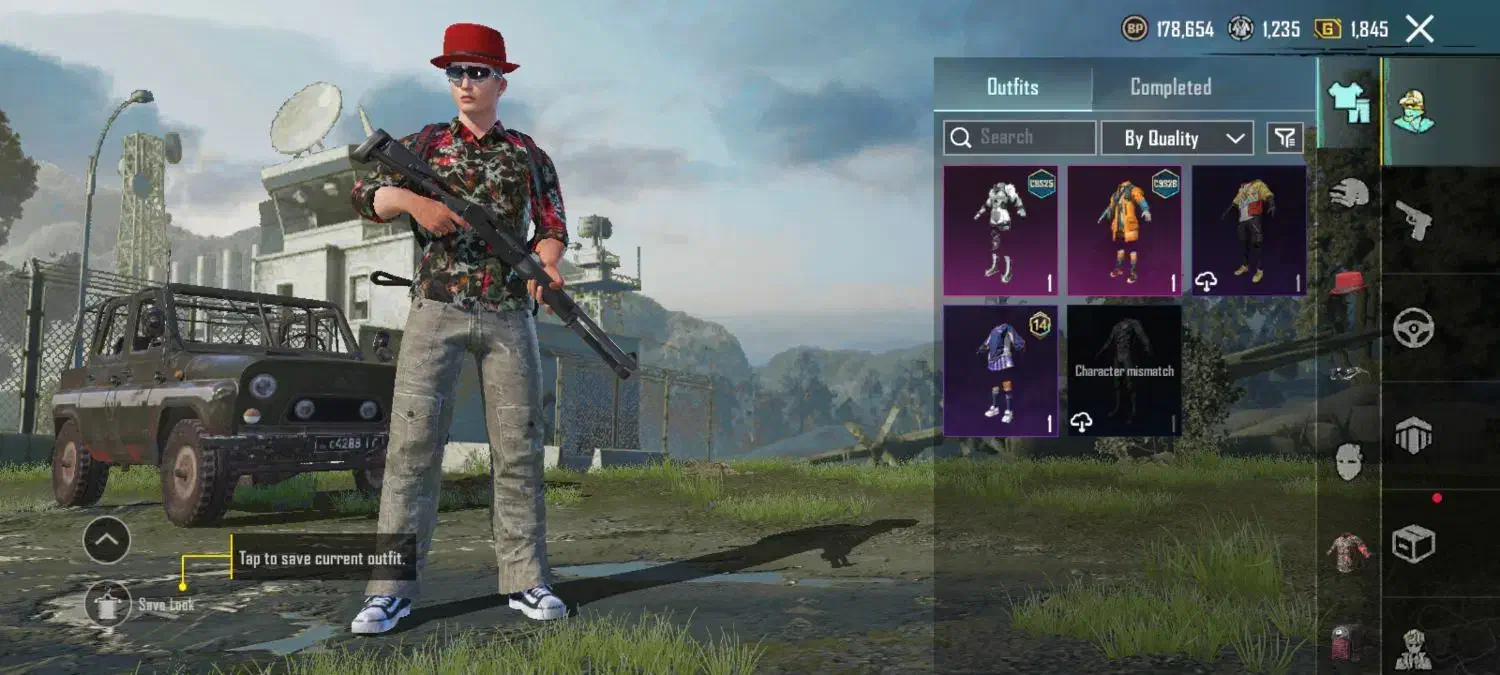
Task: Open the helmet headgear subcategory
Action: [x=1349, y=193]
